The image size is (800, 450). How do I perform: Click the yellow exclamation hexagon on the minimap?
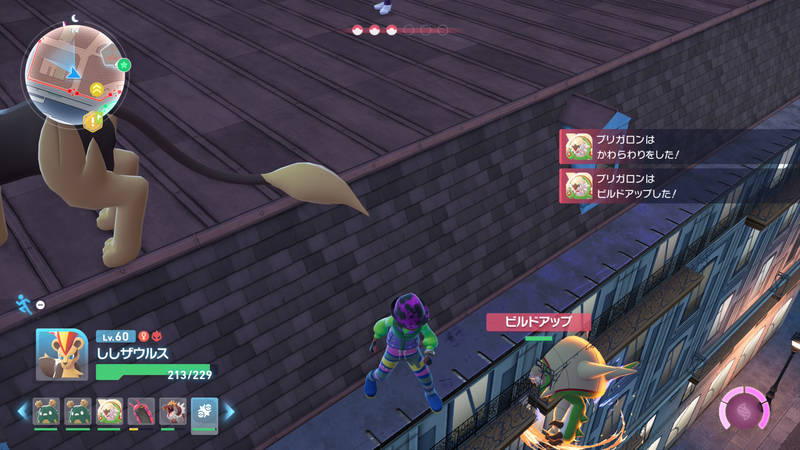point(94,121)
